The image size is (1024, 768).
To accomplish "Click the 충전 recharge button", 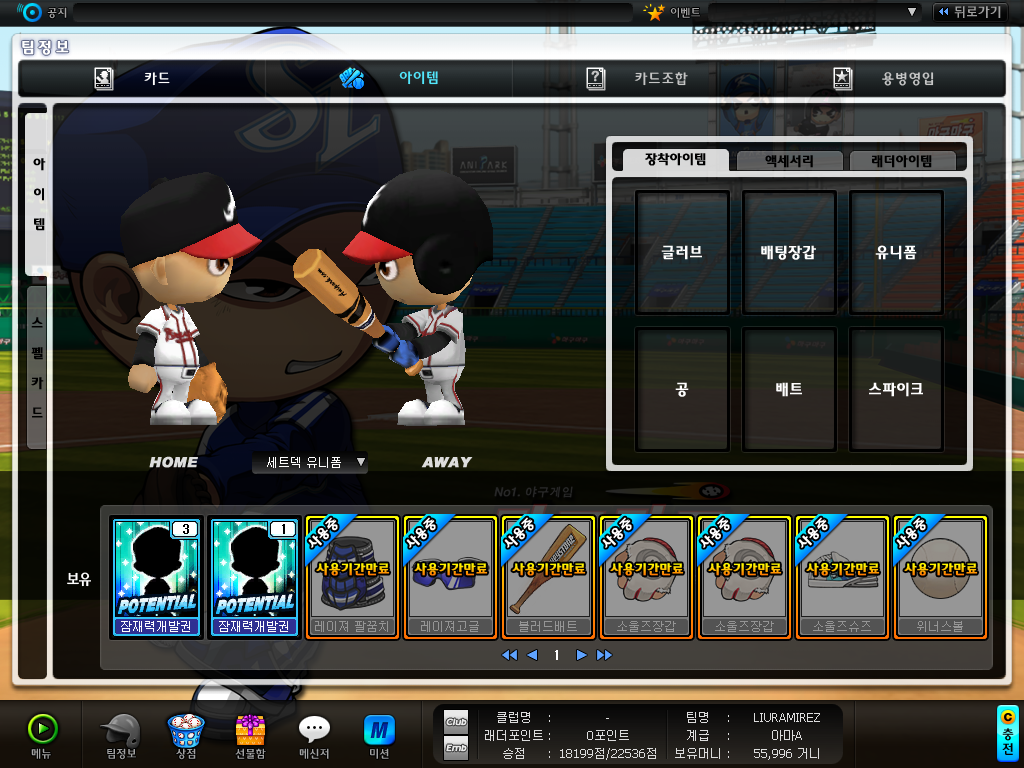I will pos(1008,733).
